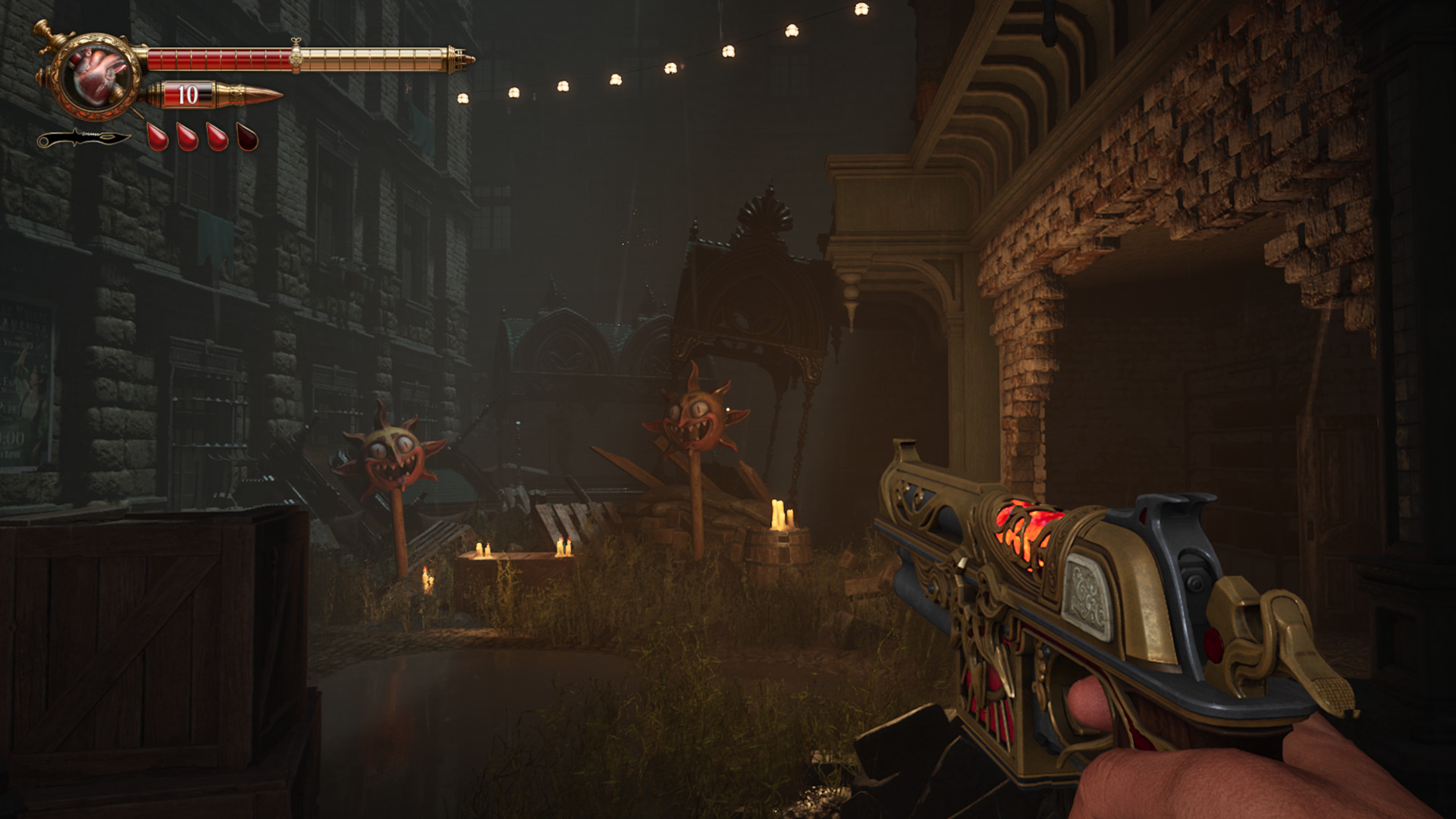Click the dark empty blood drop
Viewport: 1456px width, 819px height.
(247, 137)
